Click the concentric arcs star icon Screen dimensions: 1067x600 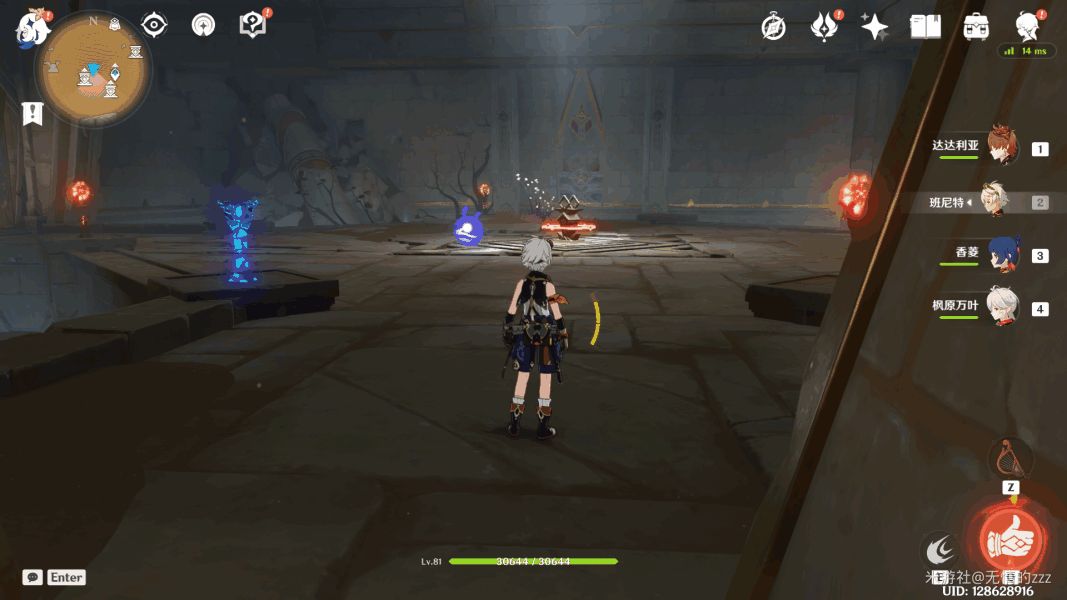tap(203, 25)
